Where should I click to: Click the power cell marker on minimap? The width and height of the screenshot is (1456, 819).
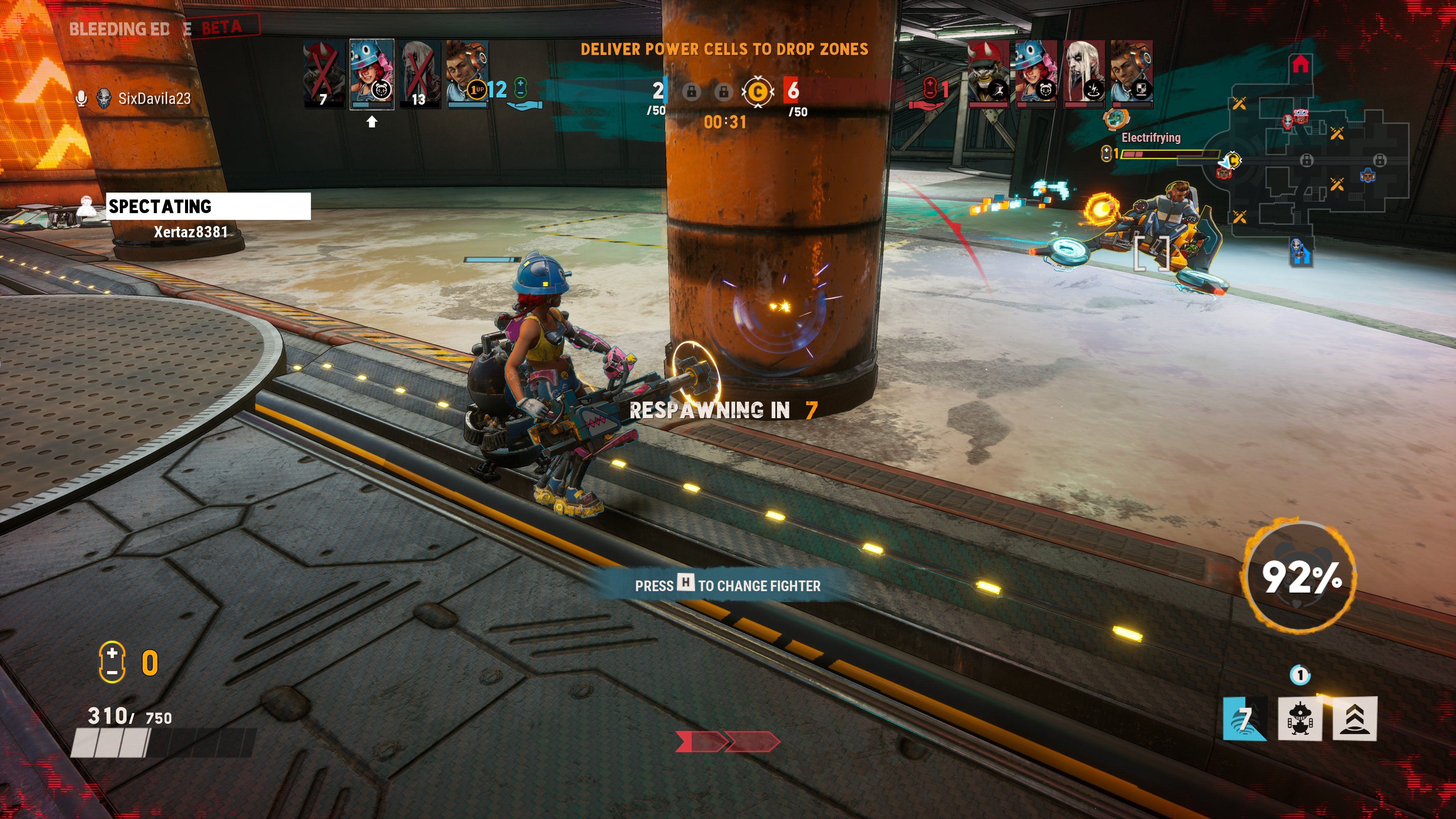point(1232,161)
